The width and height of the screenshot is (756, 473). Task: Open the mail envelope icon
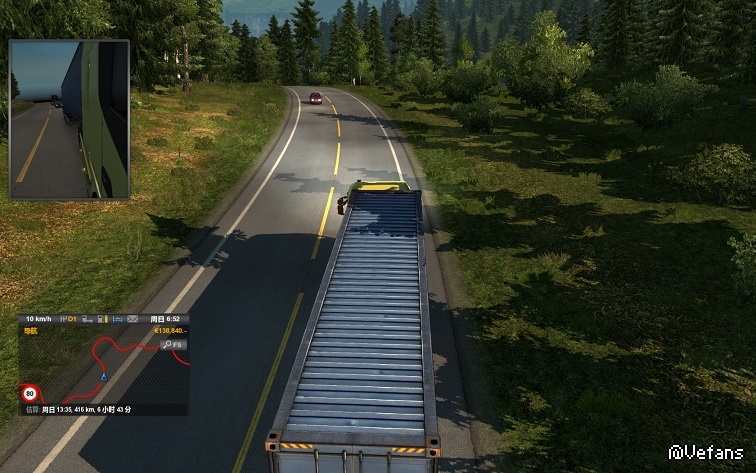(132, 318)
